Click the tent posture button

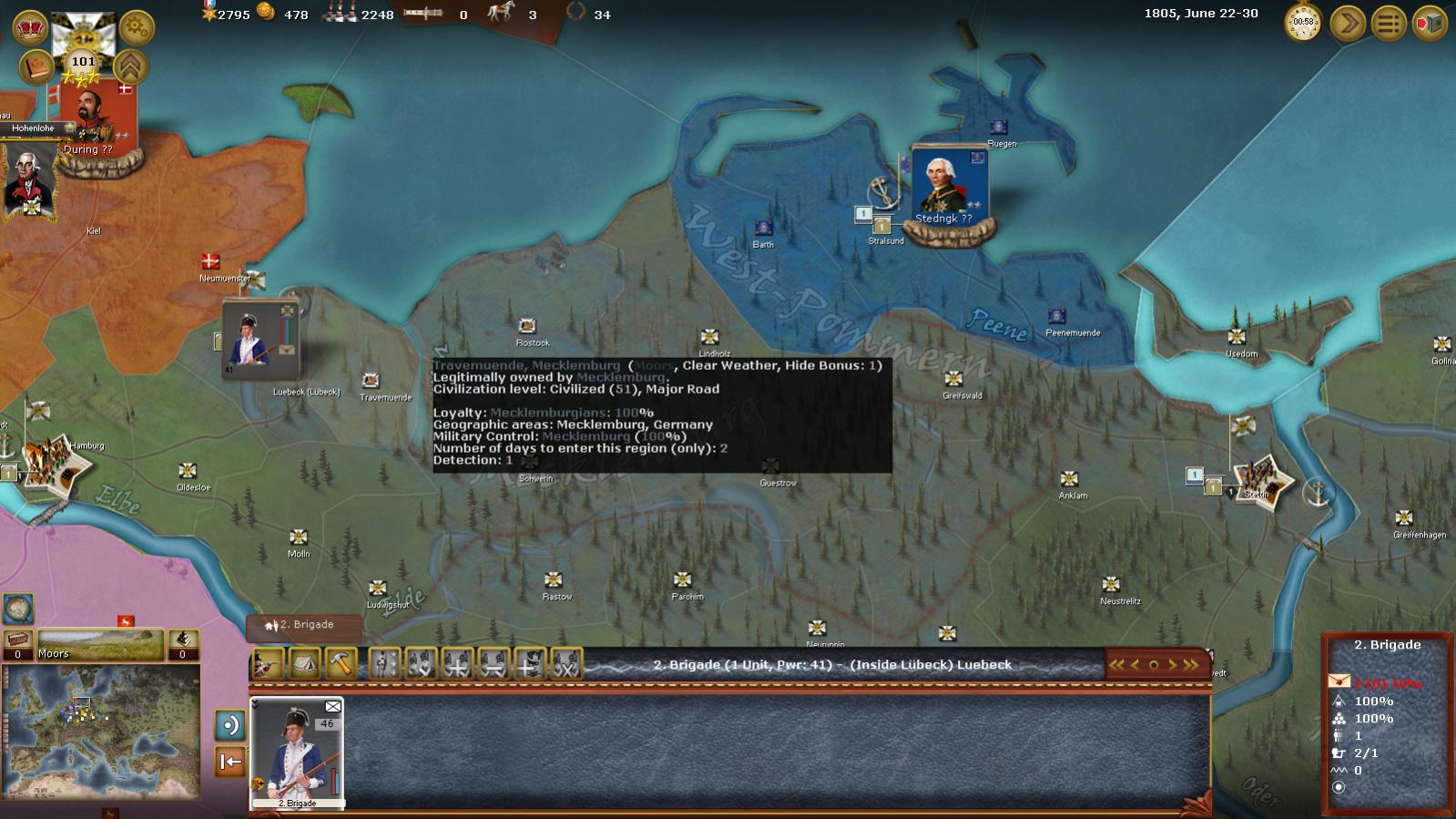(x=304, y=664)
